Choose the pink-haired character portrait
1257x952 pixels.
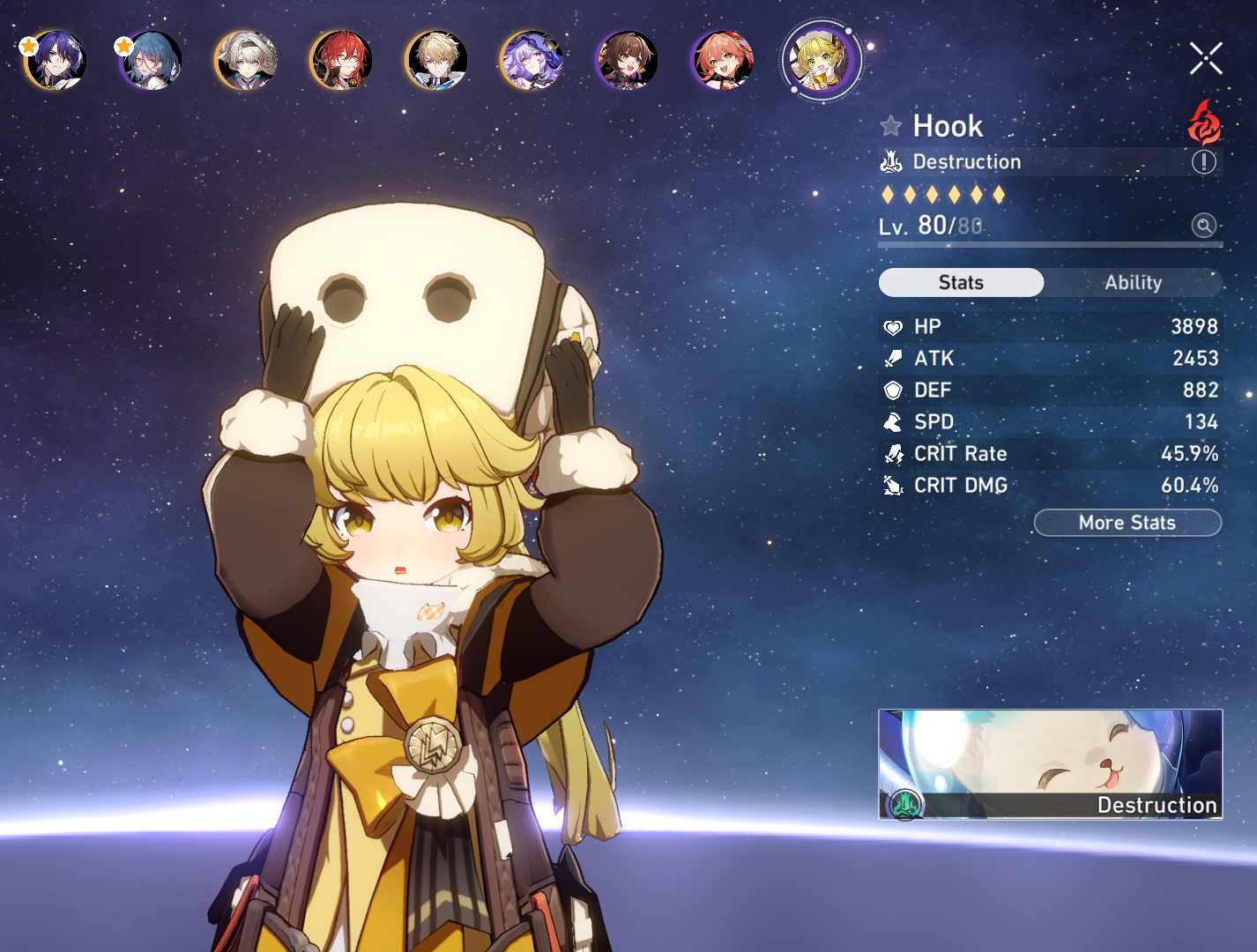coord(723,61)
